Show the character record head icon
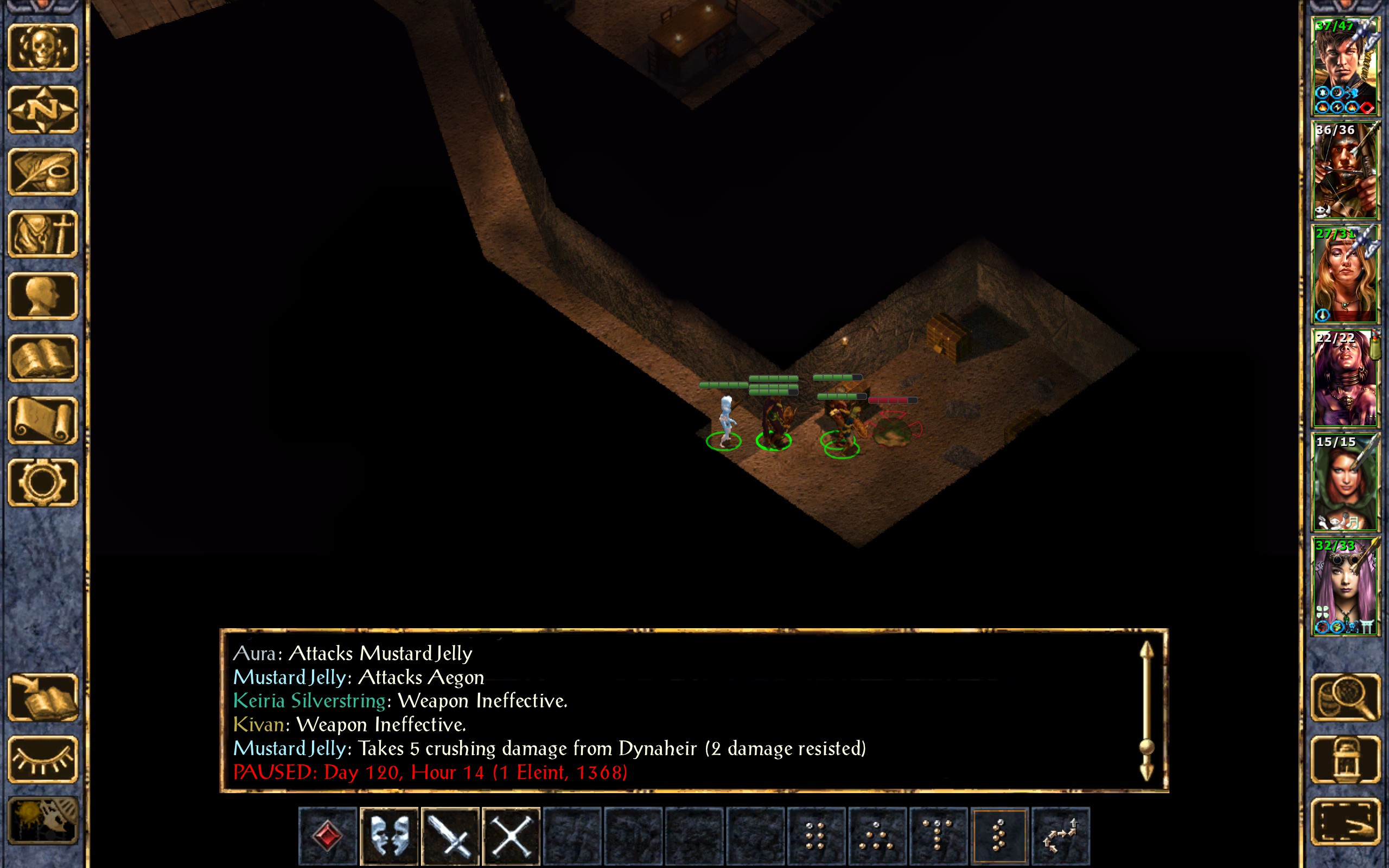Screen dimensions: 1389x868 point(42,296)
